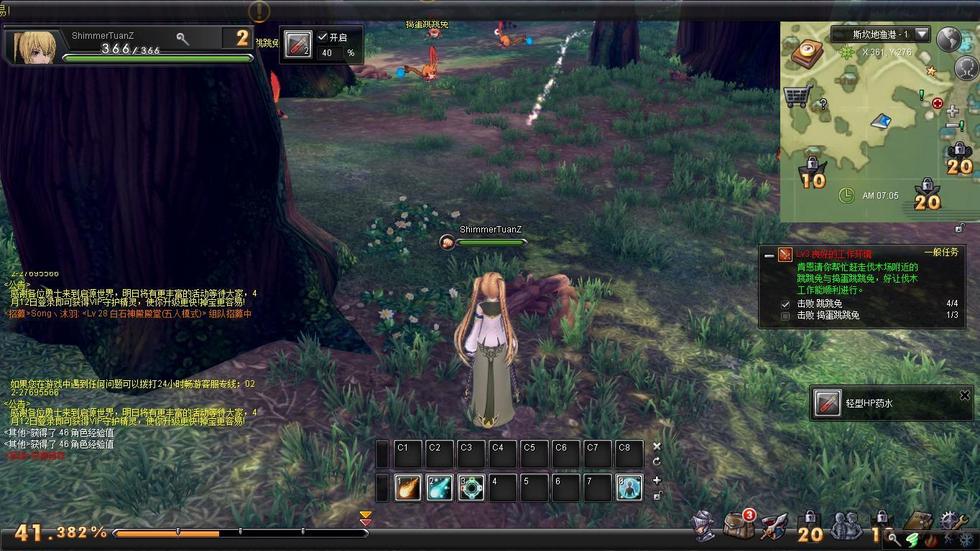Close the skill hotbar with the X button
Screen dimensions: 980x551
point(657,446)
